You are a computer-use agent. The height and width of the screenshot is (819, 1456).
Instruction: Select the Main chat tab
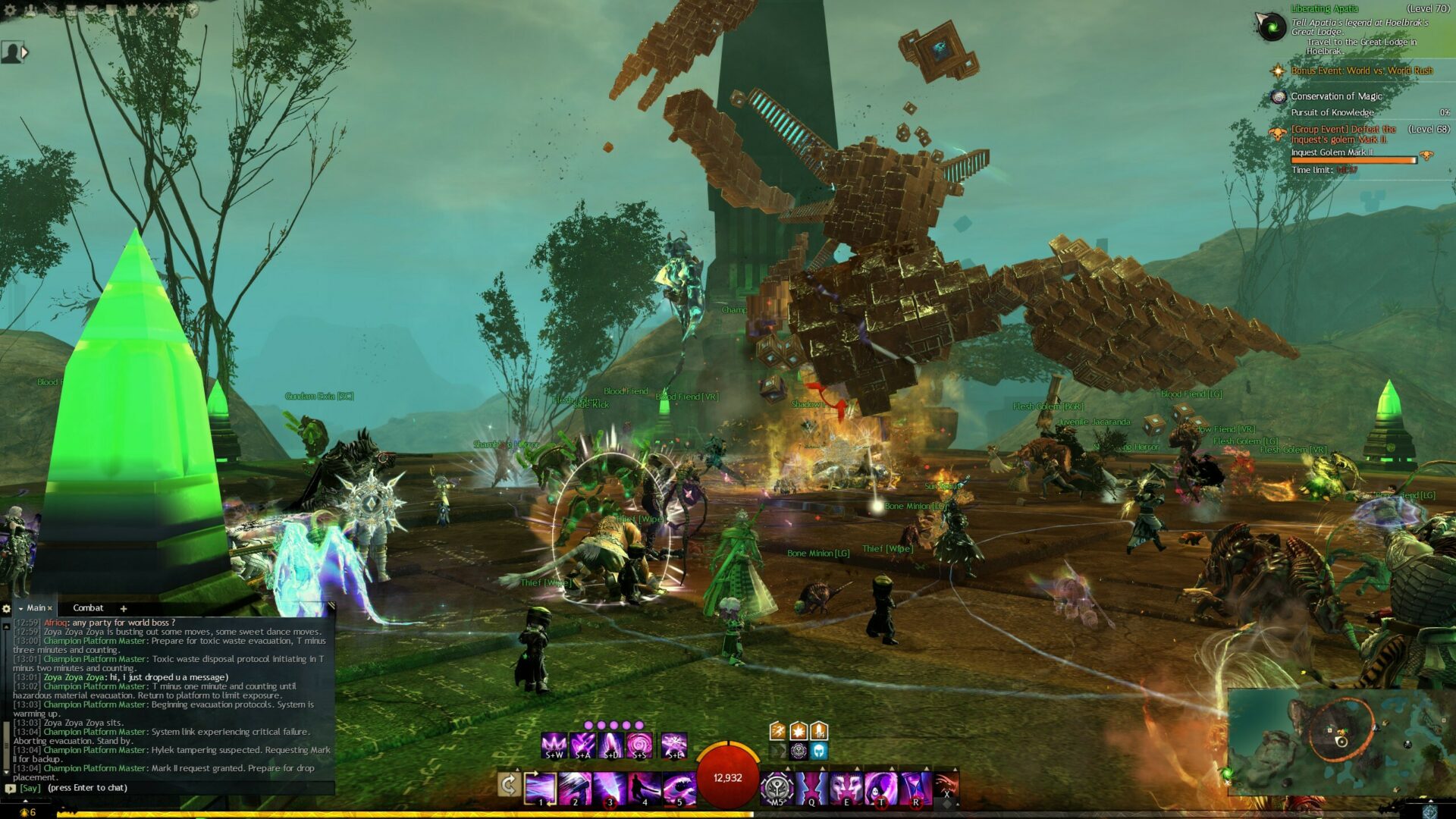pos(36,608)
